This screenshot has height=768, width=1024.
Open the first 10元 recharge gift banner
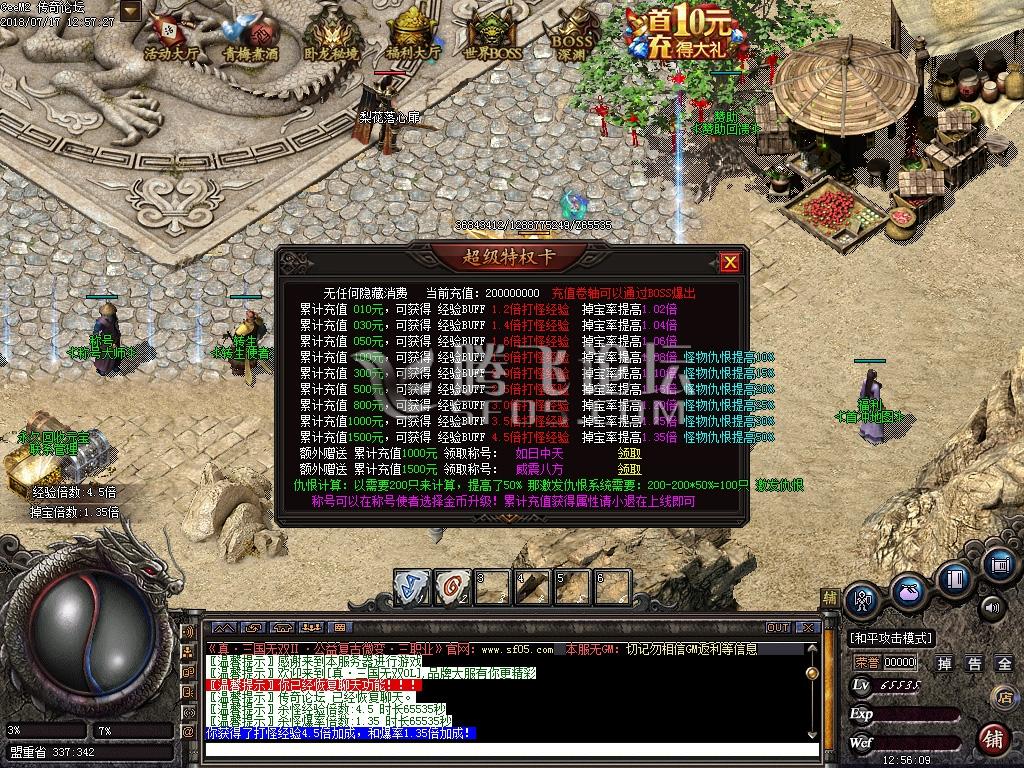pos(680,32)
